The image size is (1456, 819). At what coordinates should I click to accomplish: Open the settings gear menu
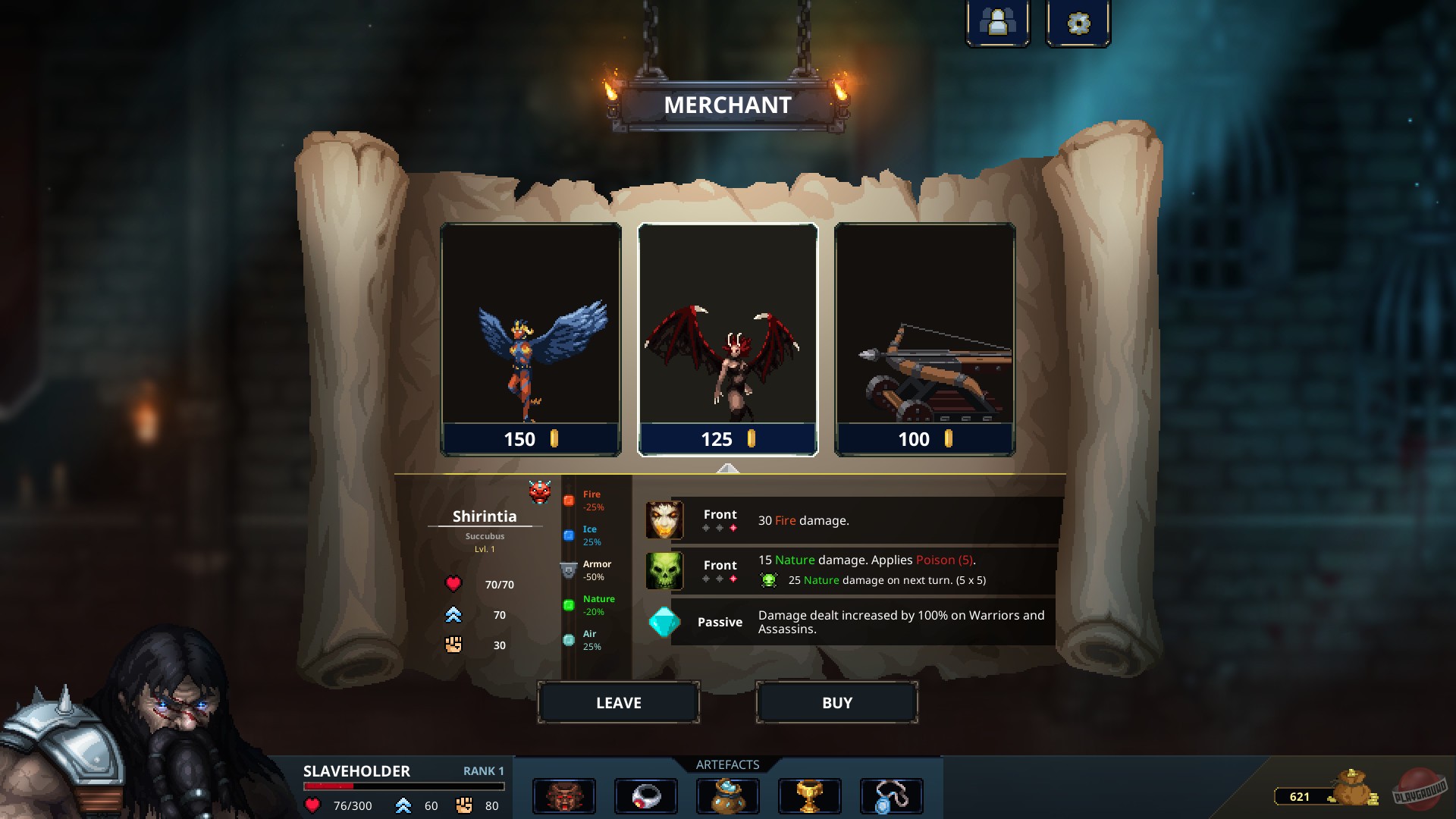(x=1078, y=22)
